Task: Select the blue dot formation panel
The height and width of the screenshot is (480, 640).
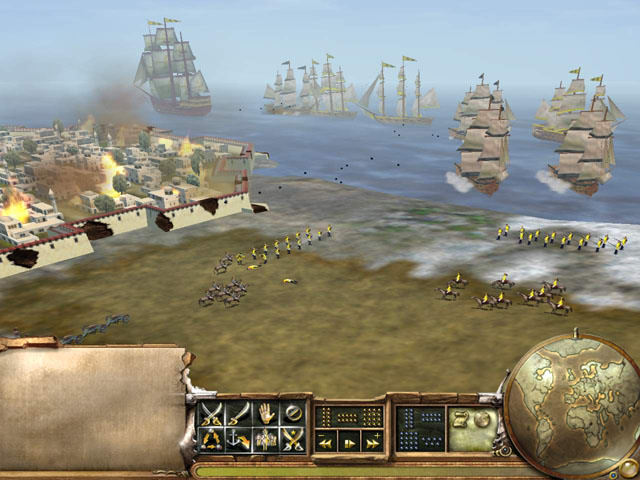Action: 420,427
